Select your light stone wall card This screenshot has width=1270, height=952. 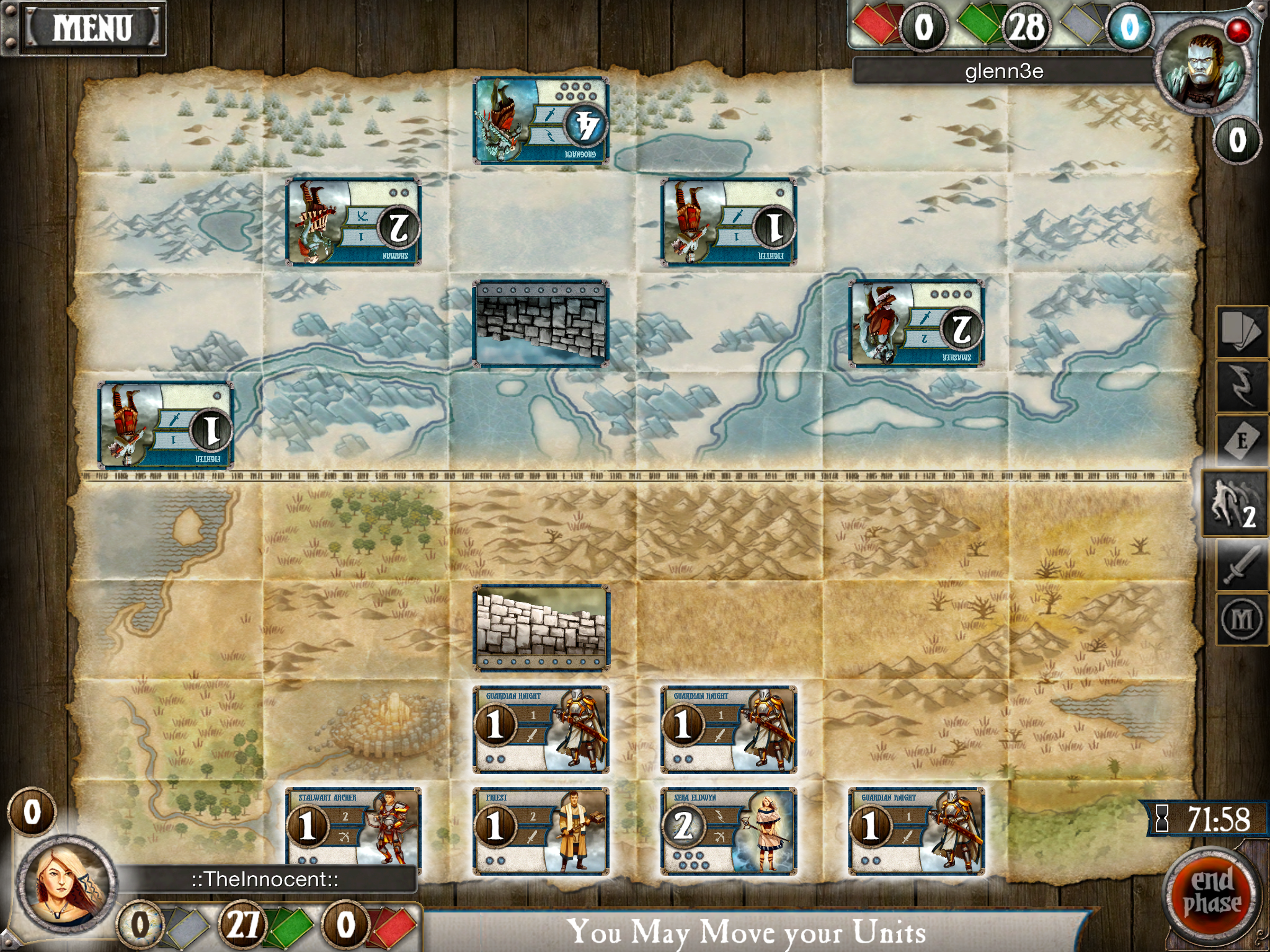pyautogui.click(x=541, y=627)
